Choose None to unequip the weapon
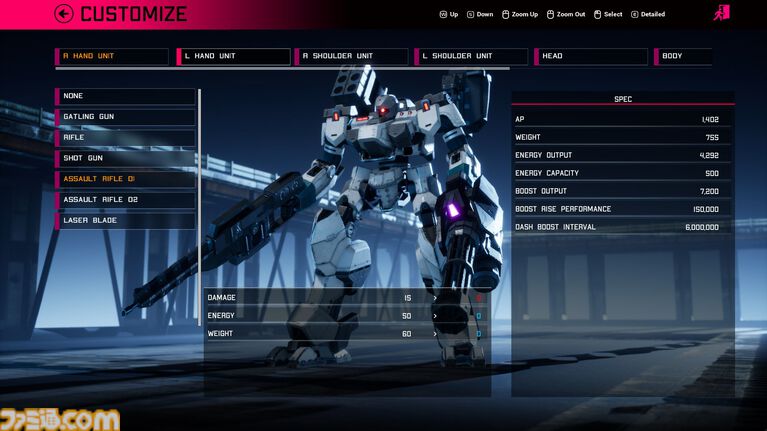 tap(126, 96)
